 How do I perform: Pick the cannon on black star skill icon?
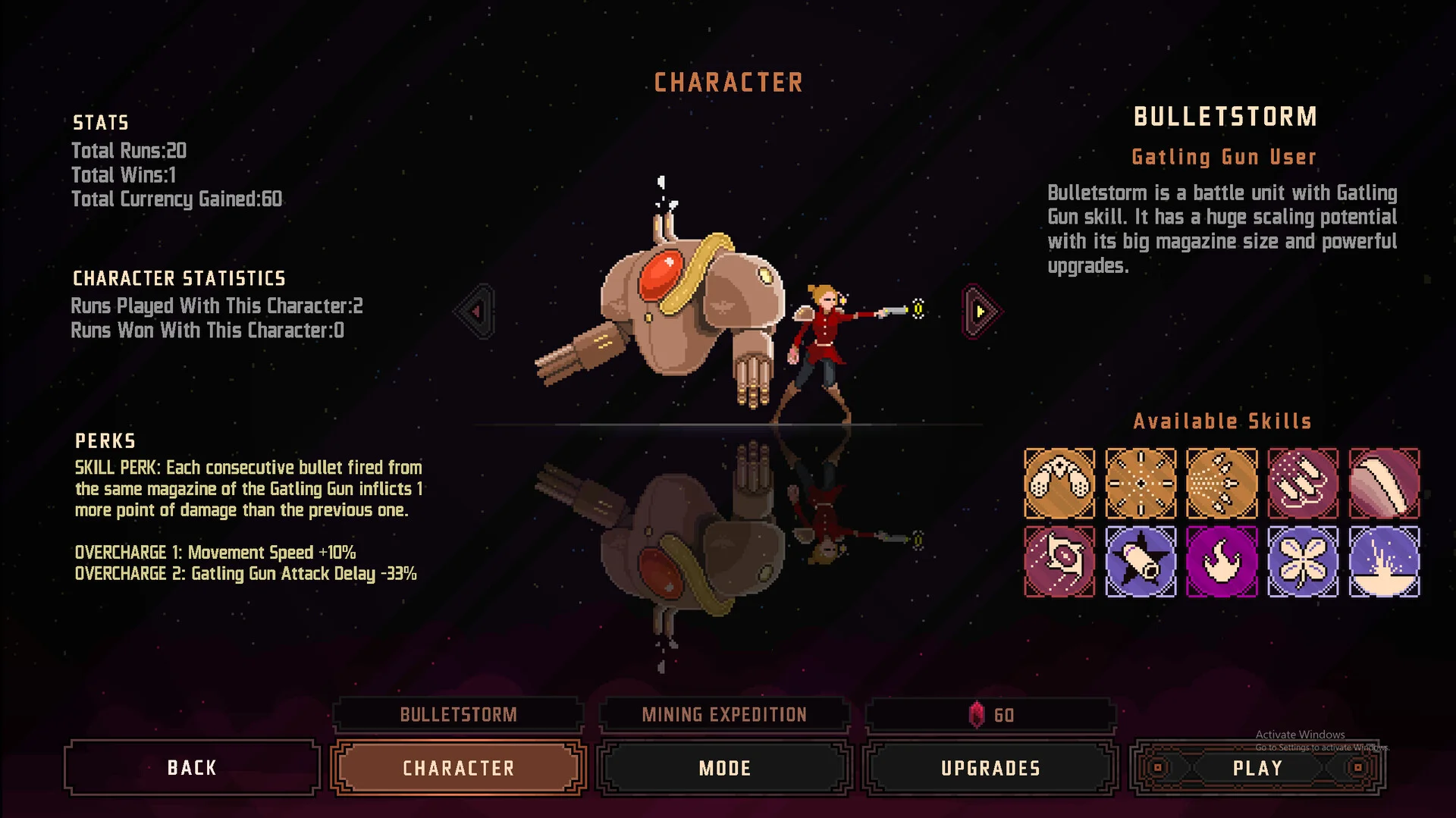click(x=1141, y=562)
